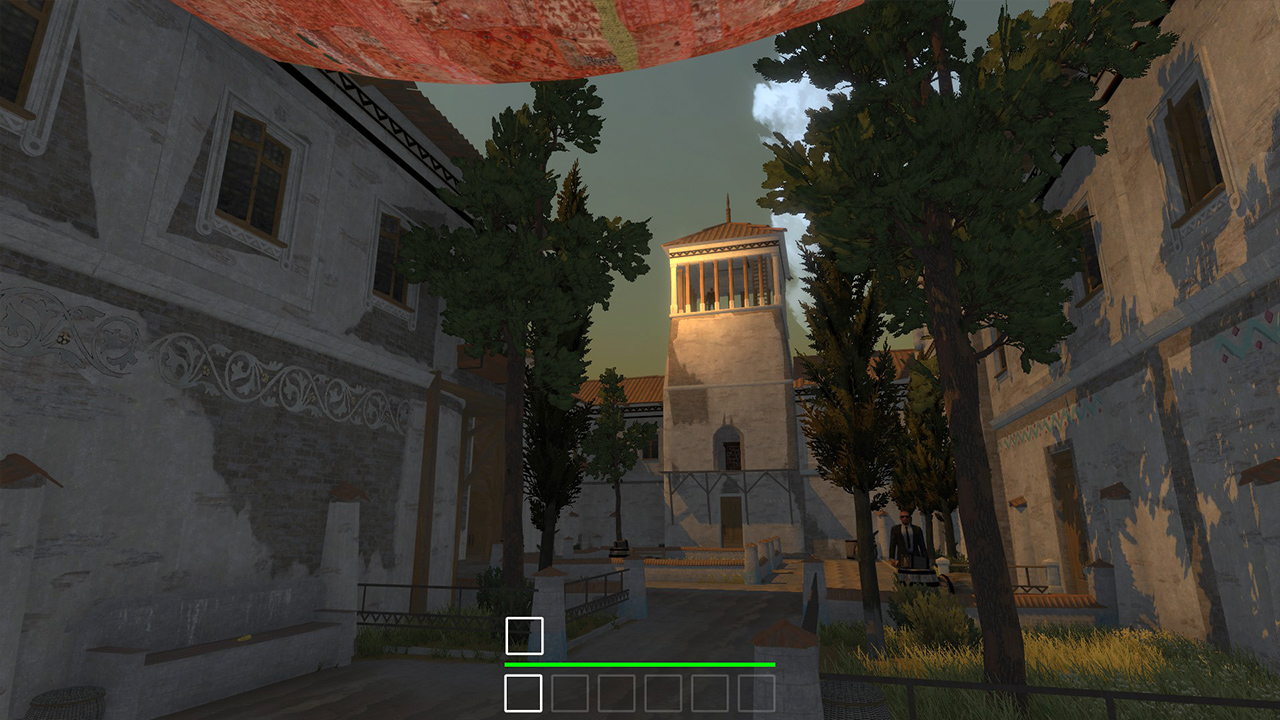Click the suited man wearing sunglasses
Image resolution: width=1280 pixels, height=720 pixels.
[x=903, y=530]
